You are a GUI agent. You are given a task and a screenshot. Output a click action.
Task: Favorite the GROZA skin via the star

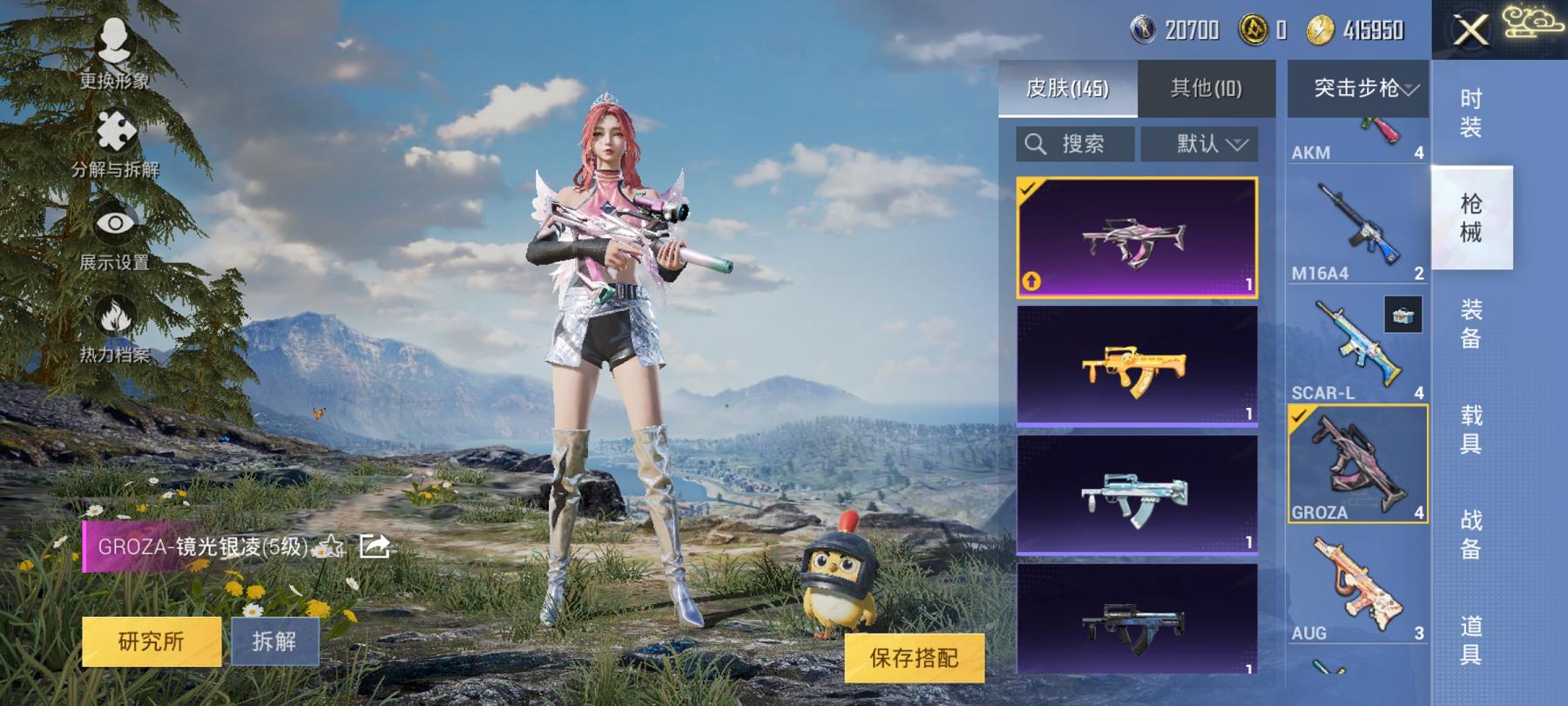click(331, 547)
